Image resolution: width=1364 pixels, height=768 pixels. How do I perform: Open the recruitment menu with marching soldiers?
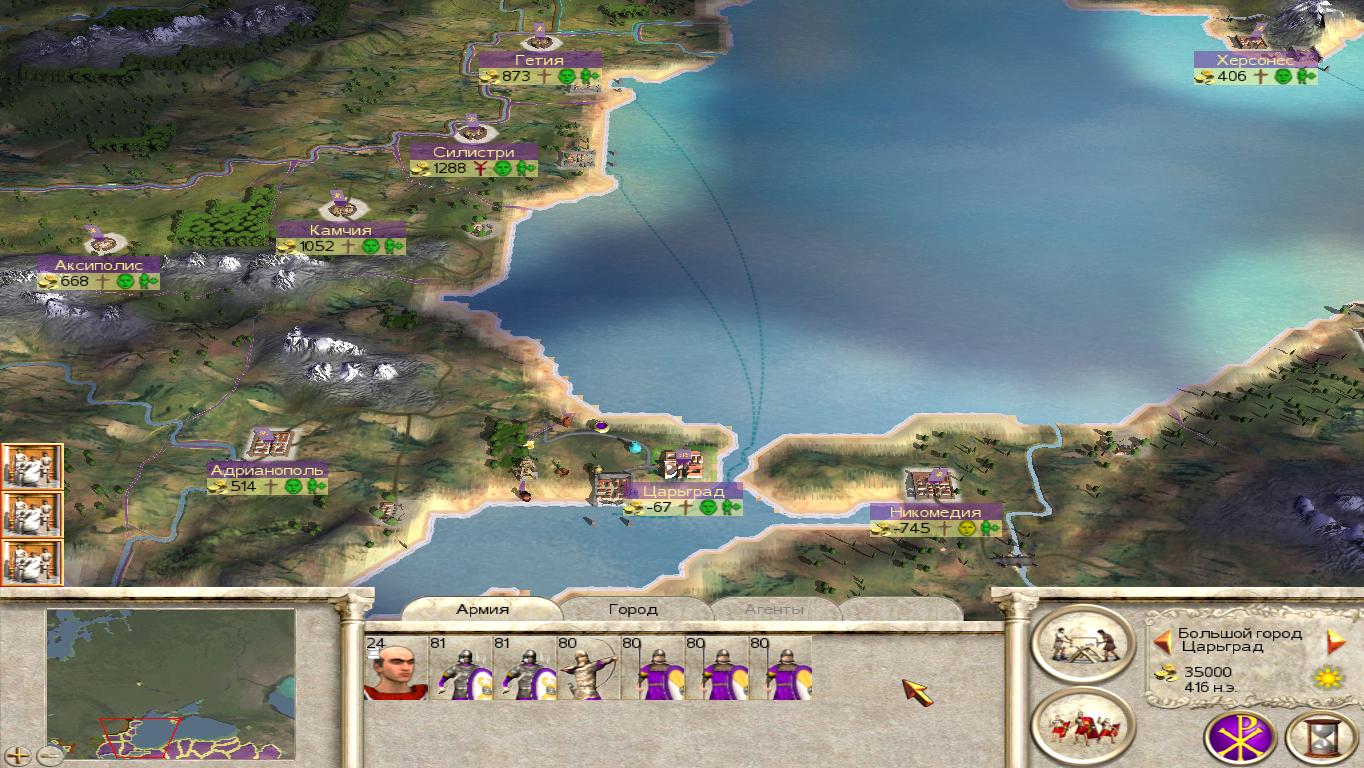coord(1083,726)
